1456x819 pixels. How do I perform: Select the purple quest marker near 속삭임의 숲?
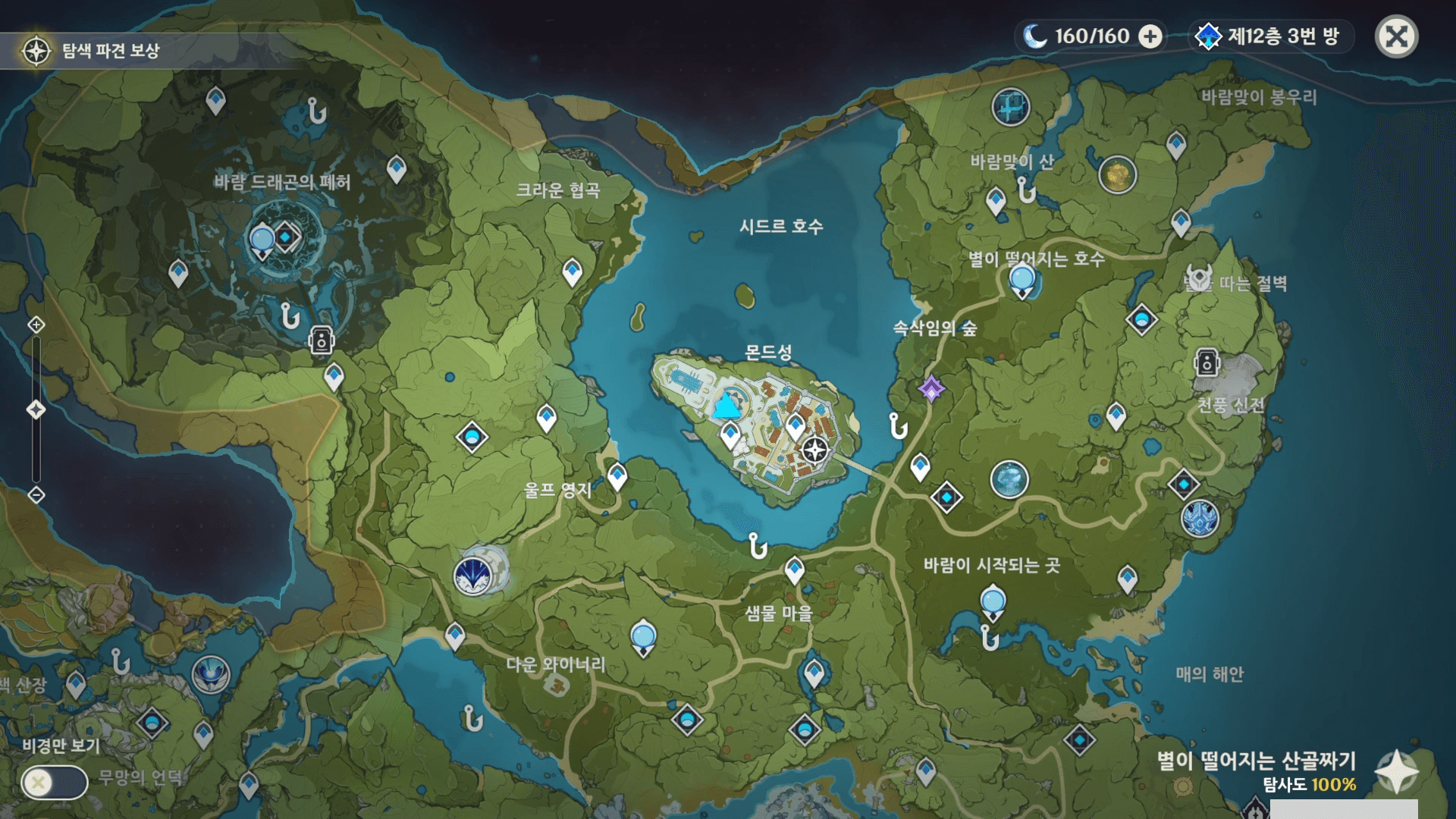931,389
